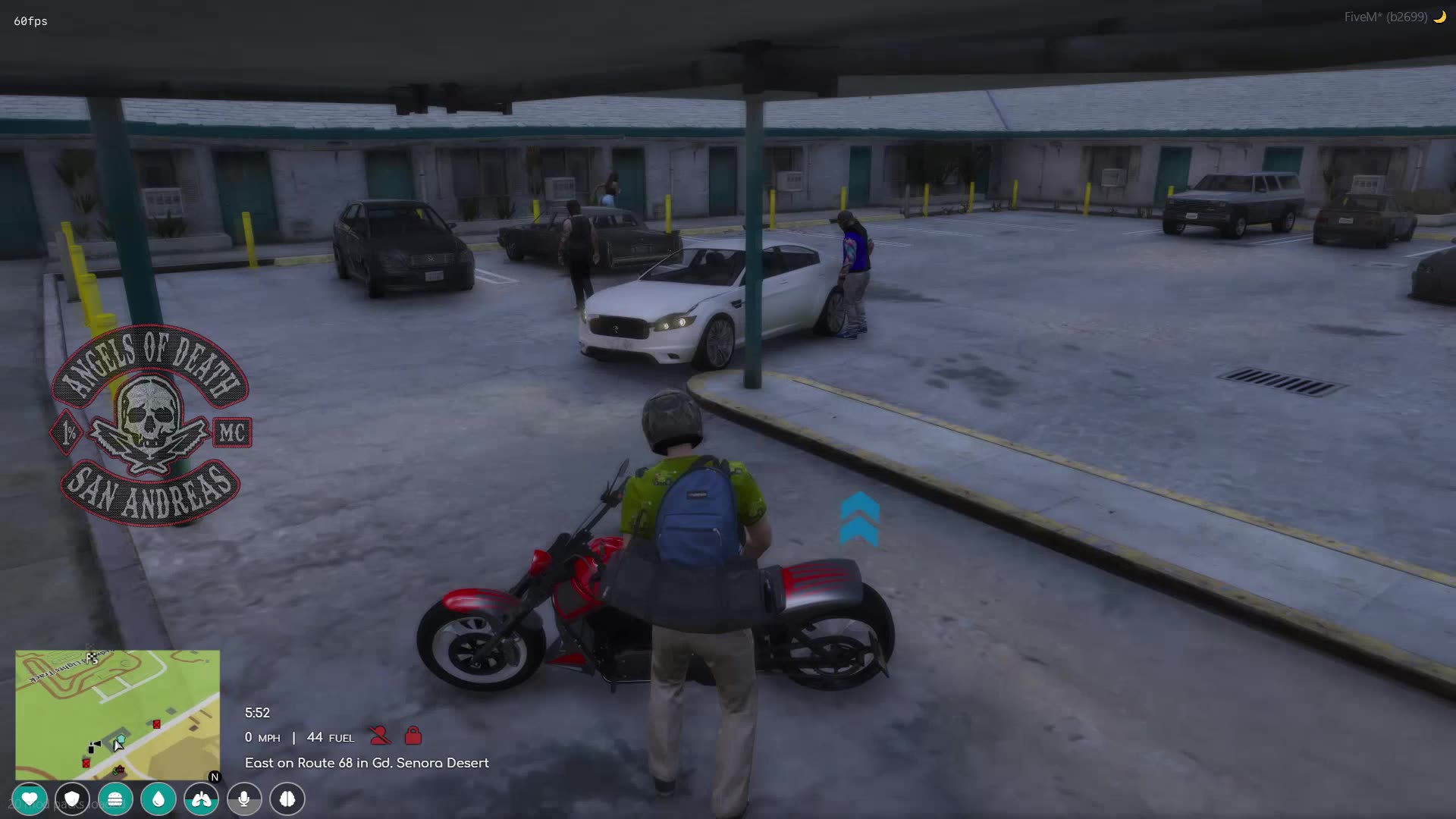
Task: Click the red seatbelt warning icon
Action: [380, 736]
